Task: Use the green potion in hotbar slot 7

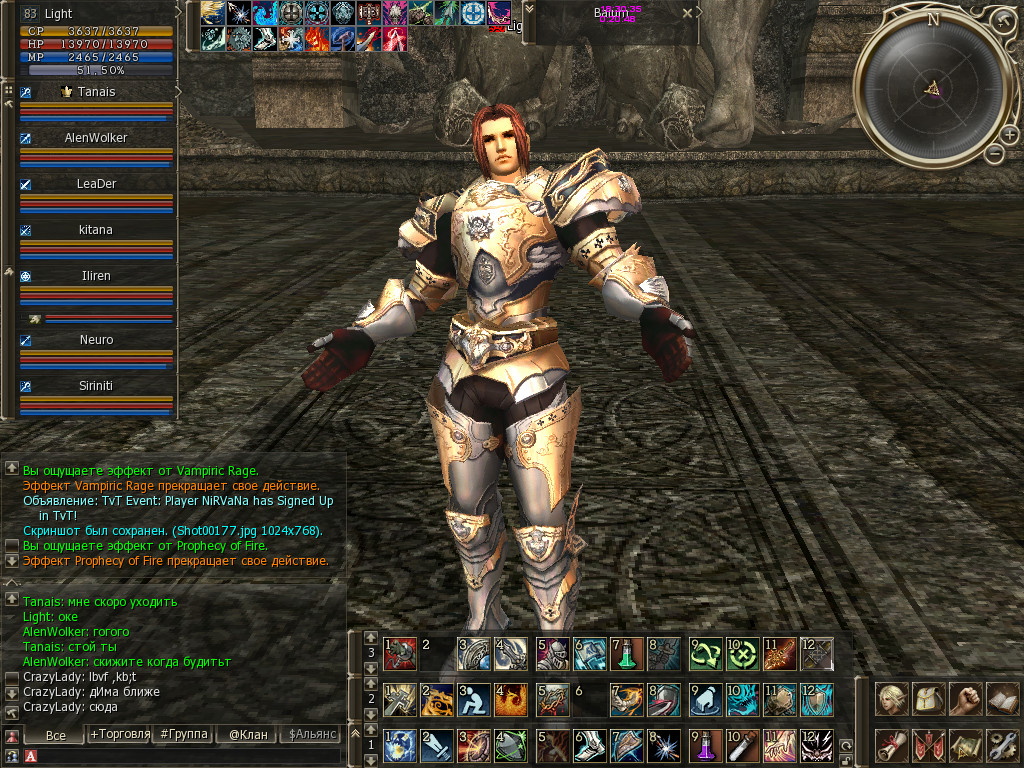Action: pos(626,653)
